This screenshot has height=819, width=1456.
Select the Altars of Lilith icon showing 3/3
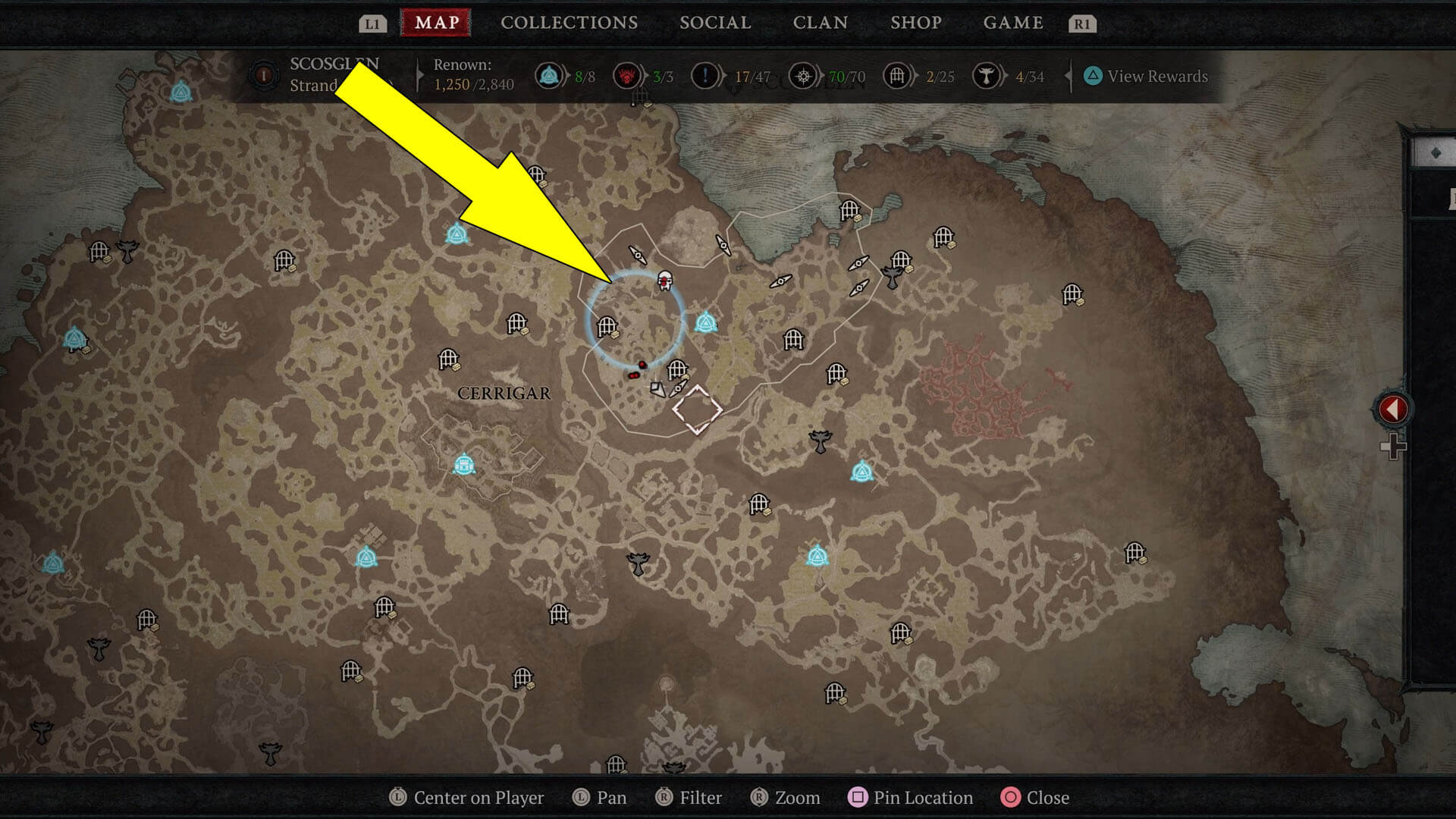(x=627, y=76)
